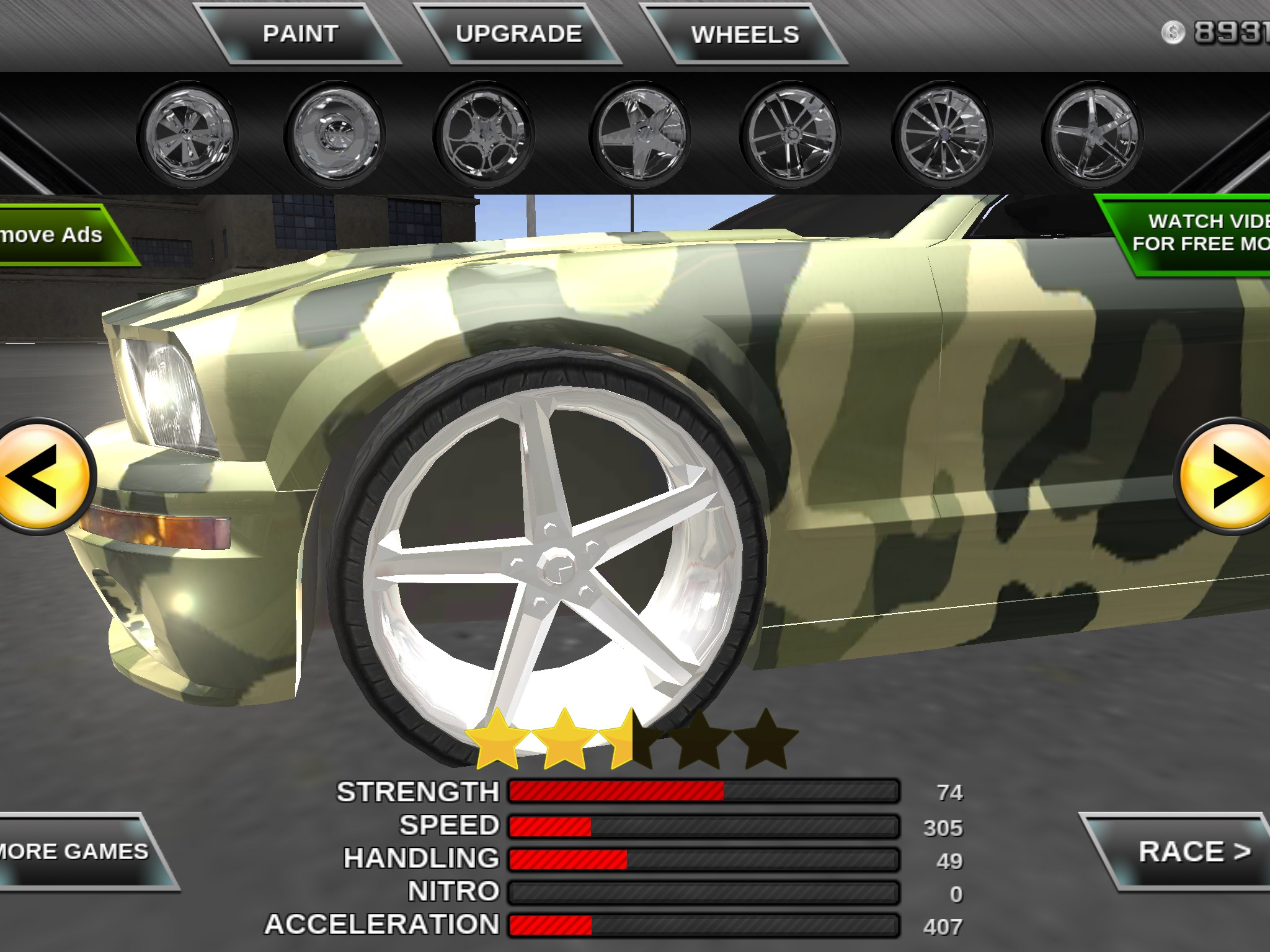Open the PAINT tab

(x=301, y=34)
